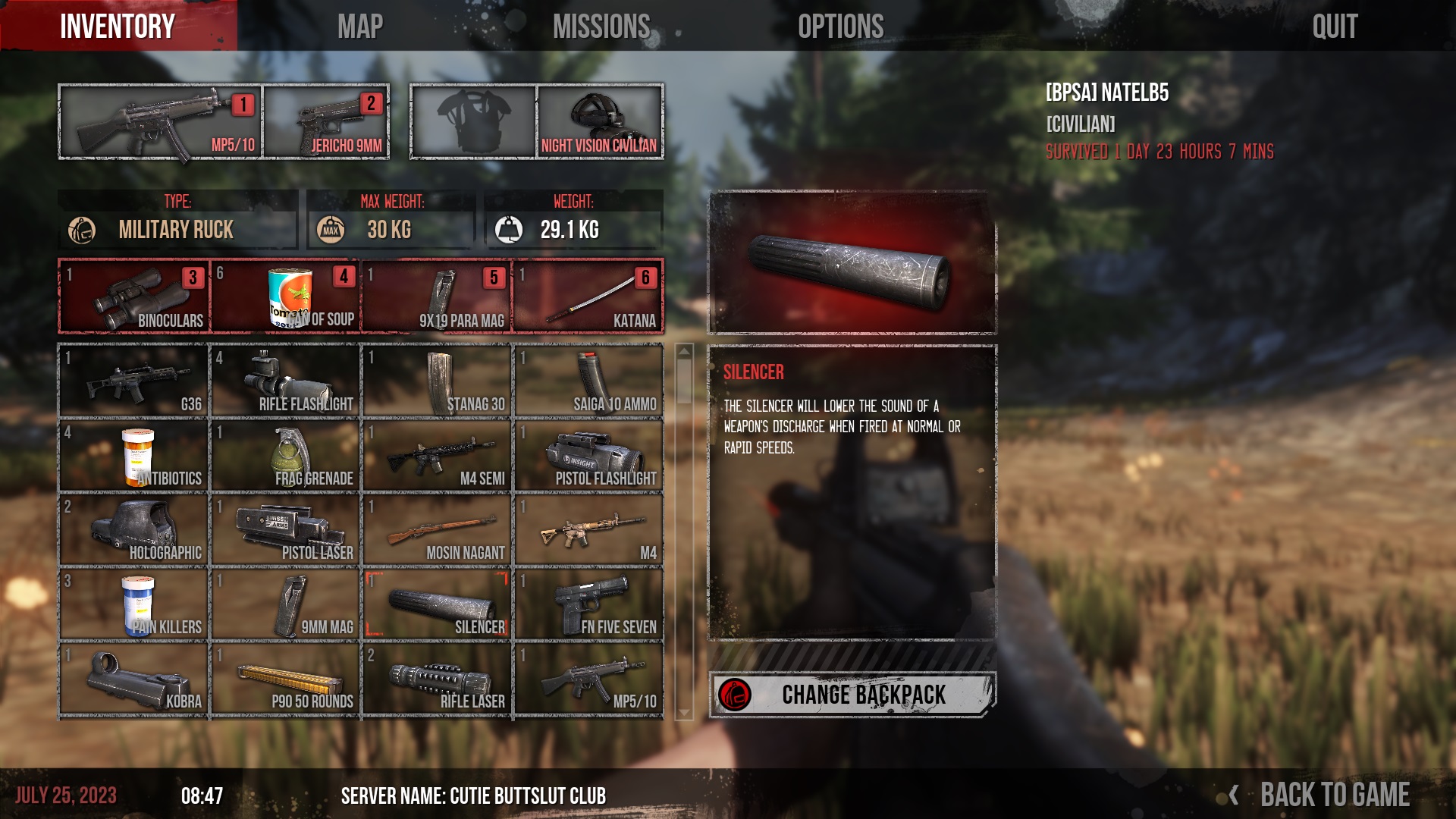Click the Night Vision Civilian headgear slot
Image resolution: width=1456 pixels, height=819 pixels.
tap(599, 121)
